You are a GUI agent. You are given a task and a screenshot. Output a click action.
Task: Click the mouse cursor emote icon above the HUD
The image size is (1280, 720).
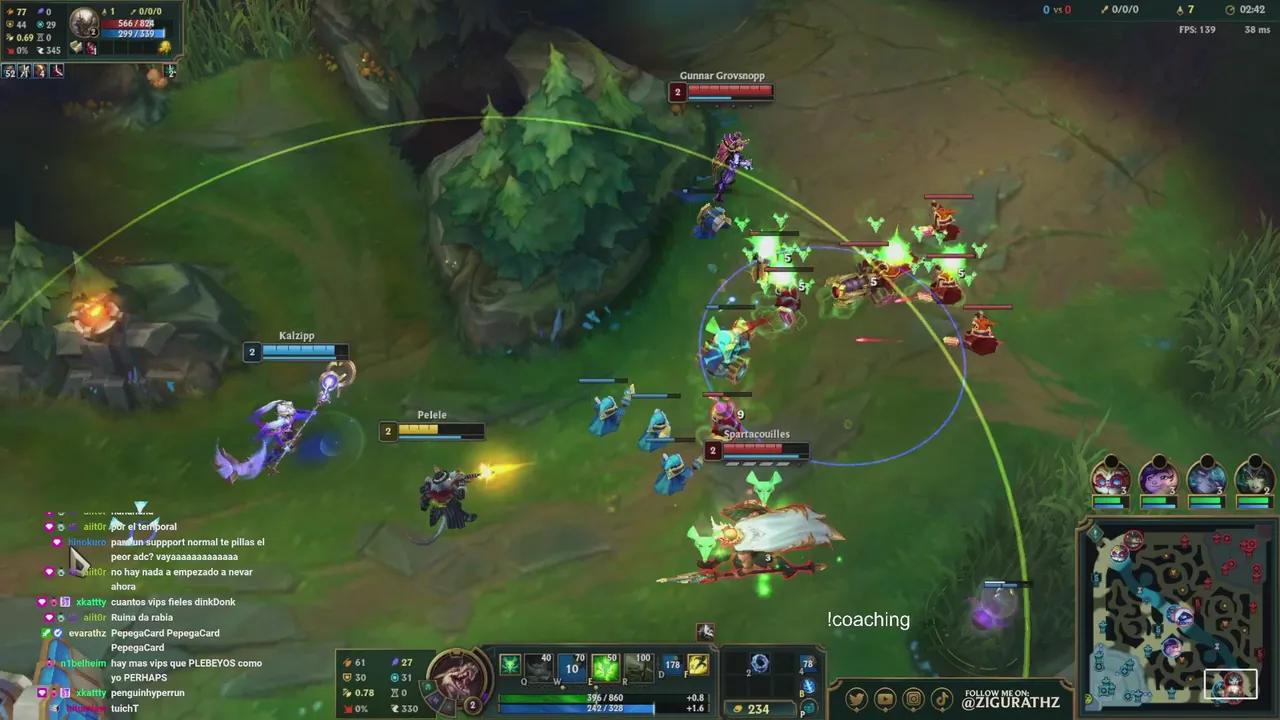point(707,631)
